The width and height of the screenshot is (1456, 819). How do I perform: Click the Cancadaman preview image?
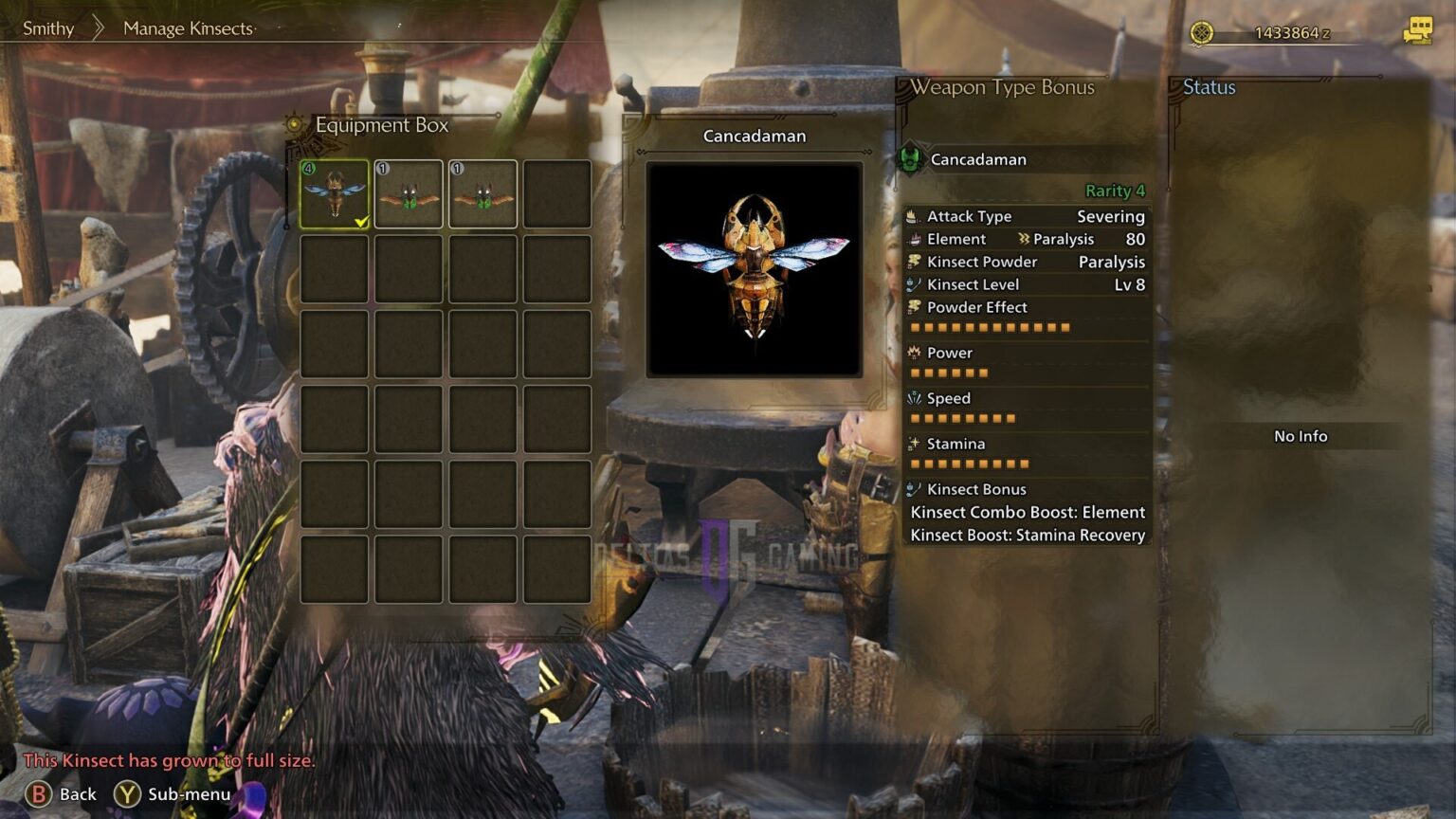tap(754, 266)
